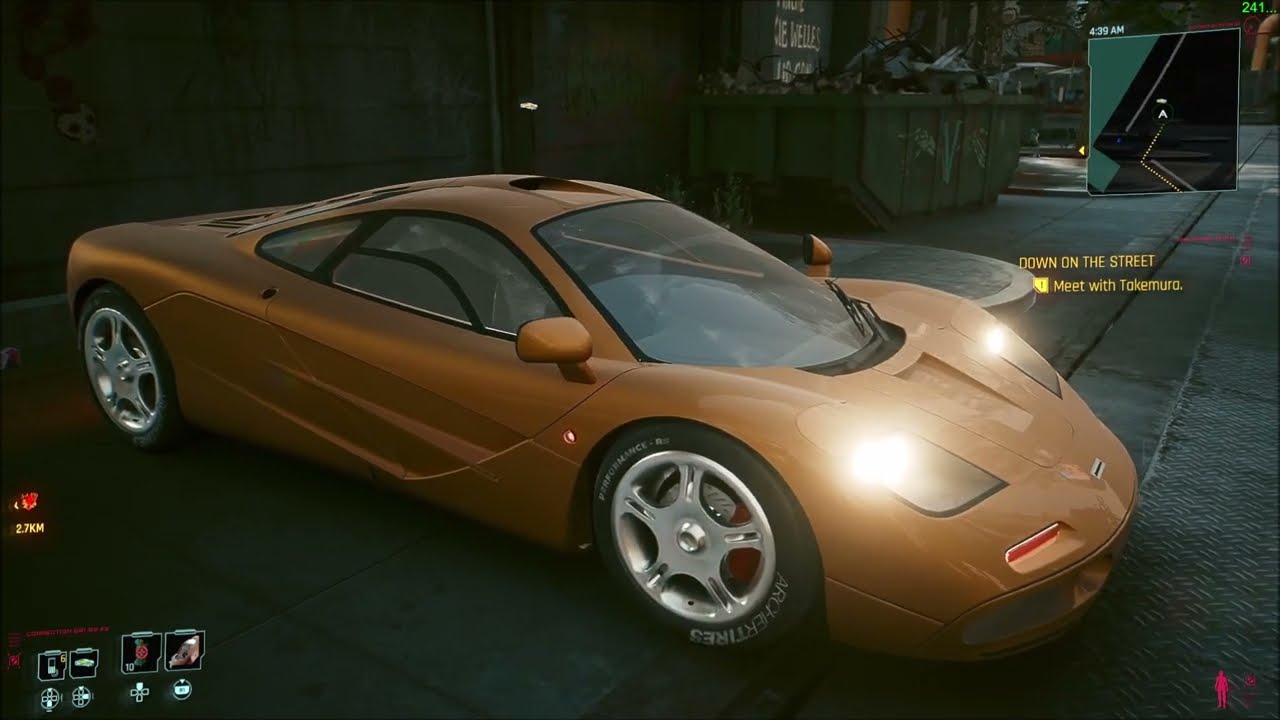Open the DOWN ON THE STREET quest title
The image size is (1280, 720).
pos(1086,260)
